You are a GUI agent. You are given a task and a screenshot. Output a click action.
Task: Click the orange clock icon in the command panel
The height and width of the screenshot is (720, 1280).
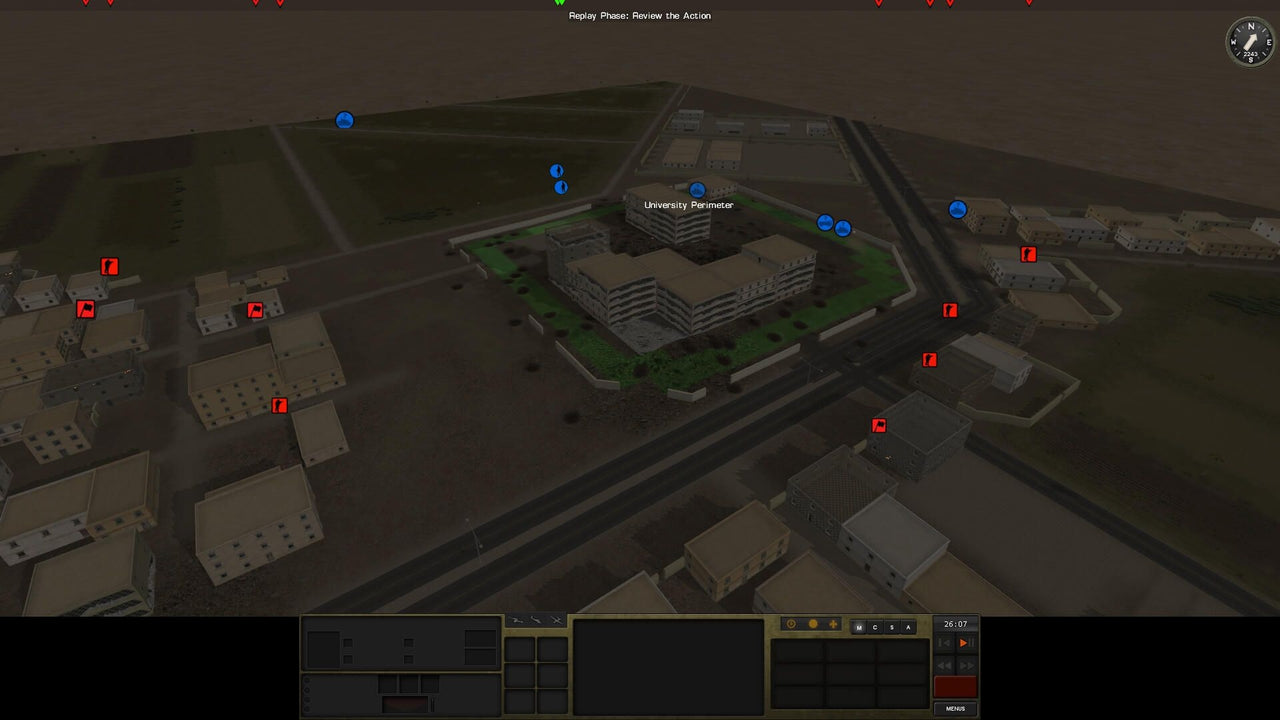point(791,623)
